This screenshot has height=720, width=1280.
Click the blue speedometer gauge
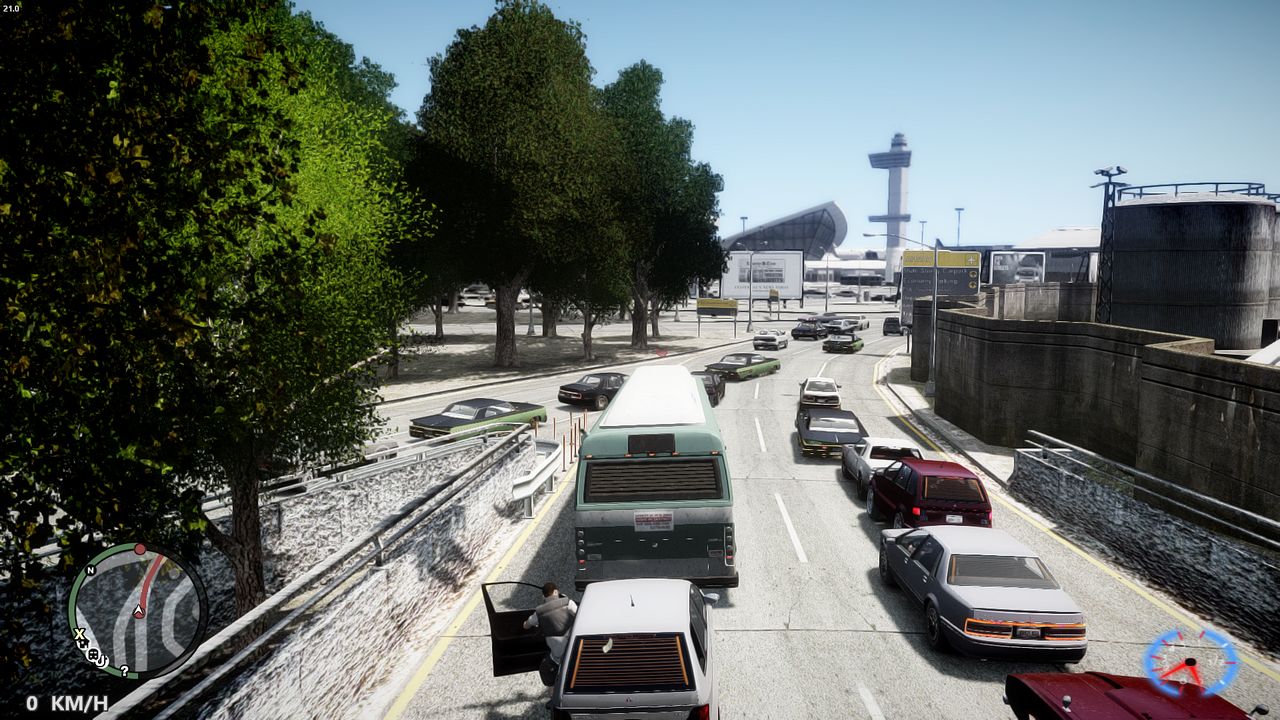(1190, 662)
